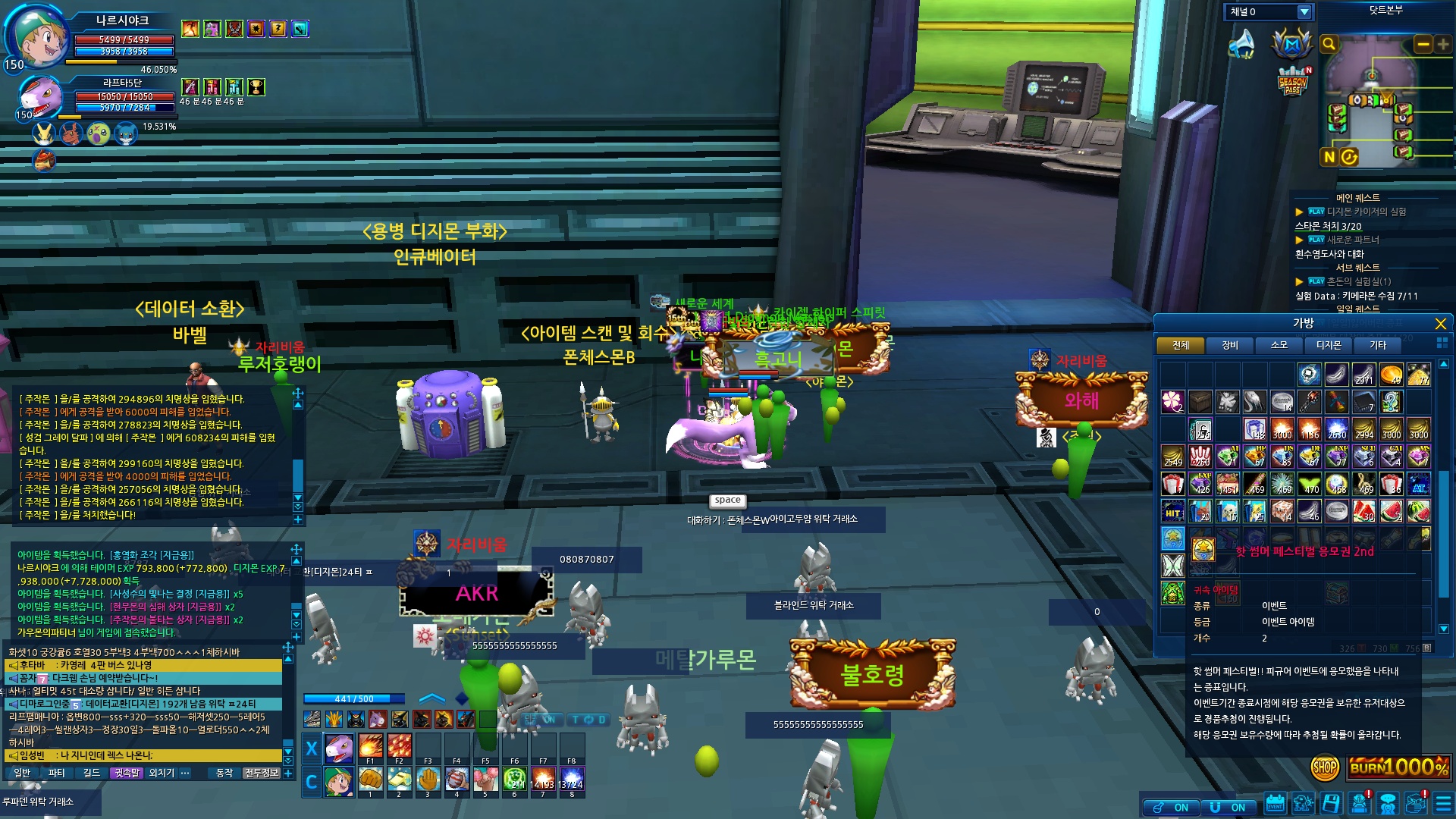Select the 디지몬 inventory tab
The height and width of the screenshot is (819, 1456).
pyautogui.click(x=1329, y=345)
